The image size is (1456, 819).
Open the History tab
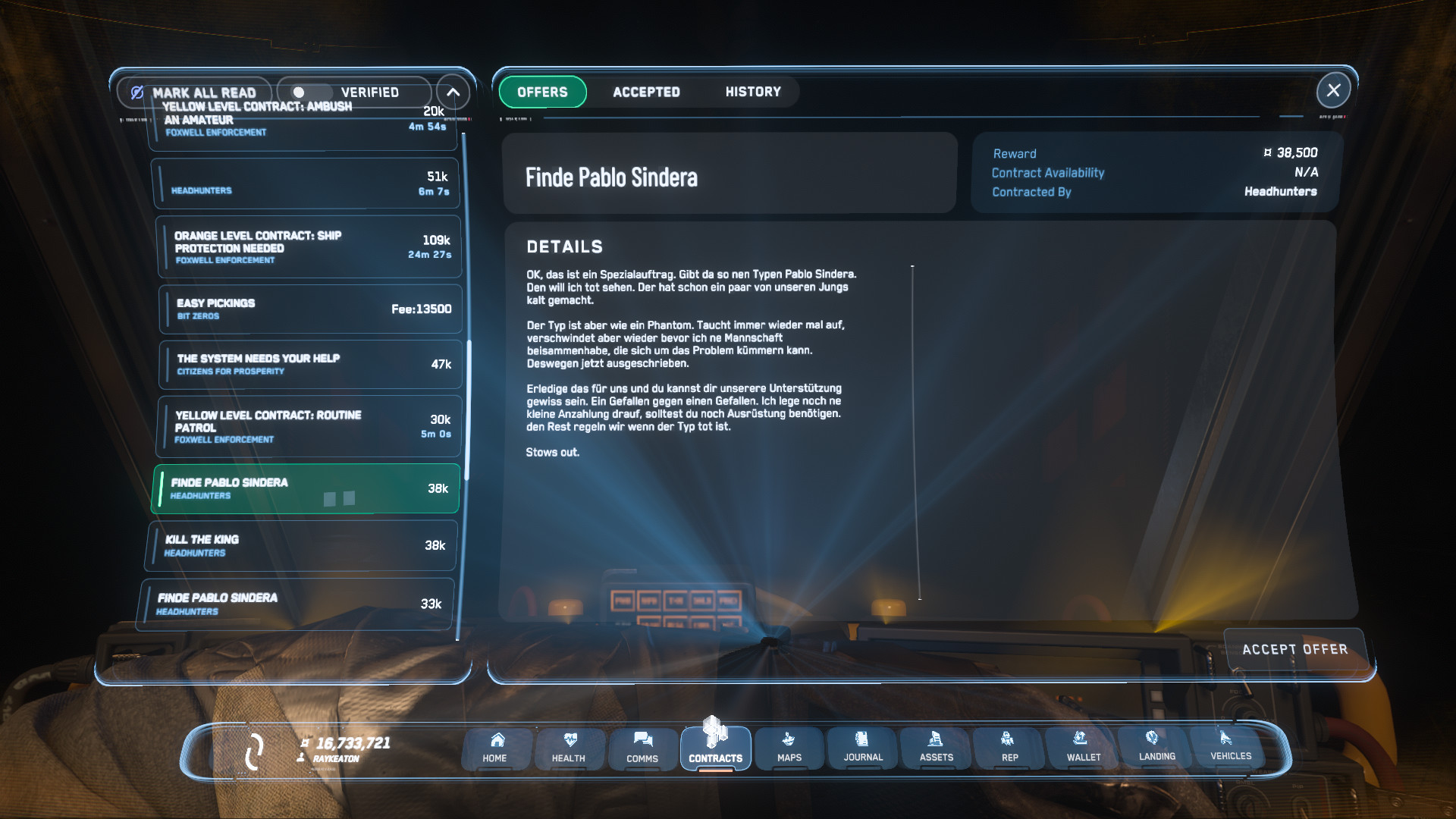[x=752, y=92]
